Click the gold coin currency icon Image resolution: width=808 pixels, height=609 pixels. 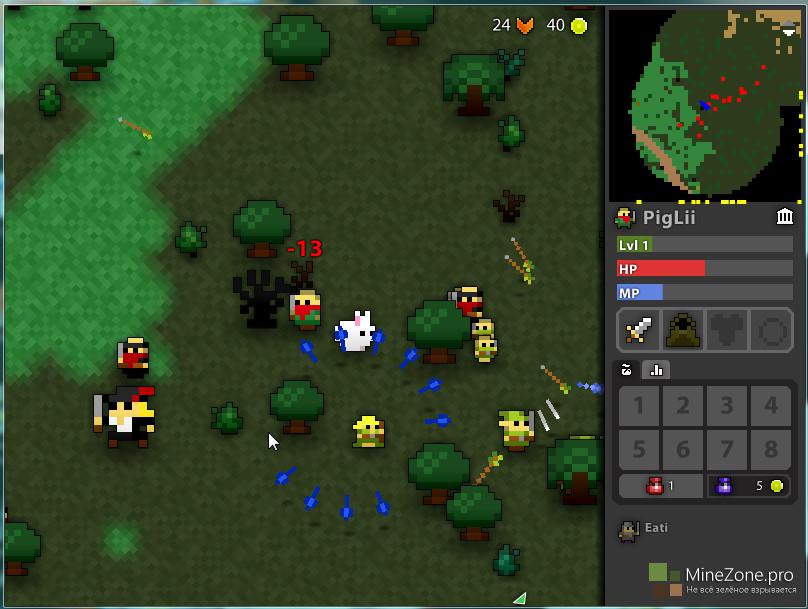click(579, 26)
